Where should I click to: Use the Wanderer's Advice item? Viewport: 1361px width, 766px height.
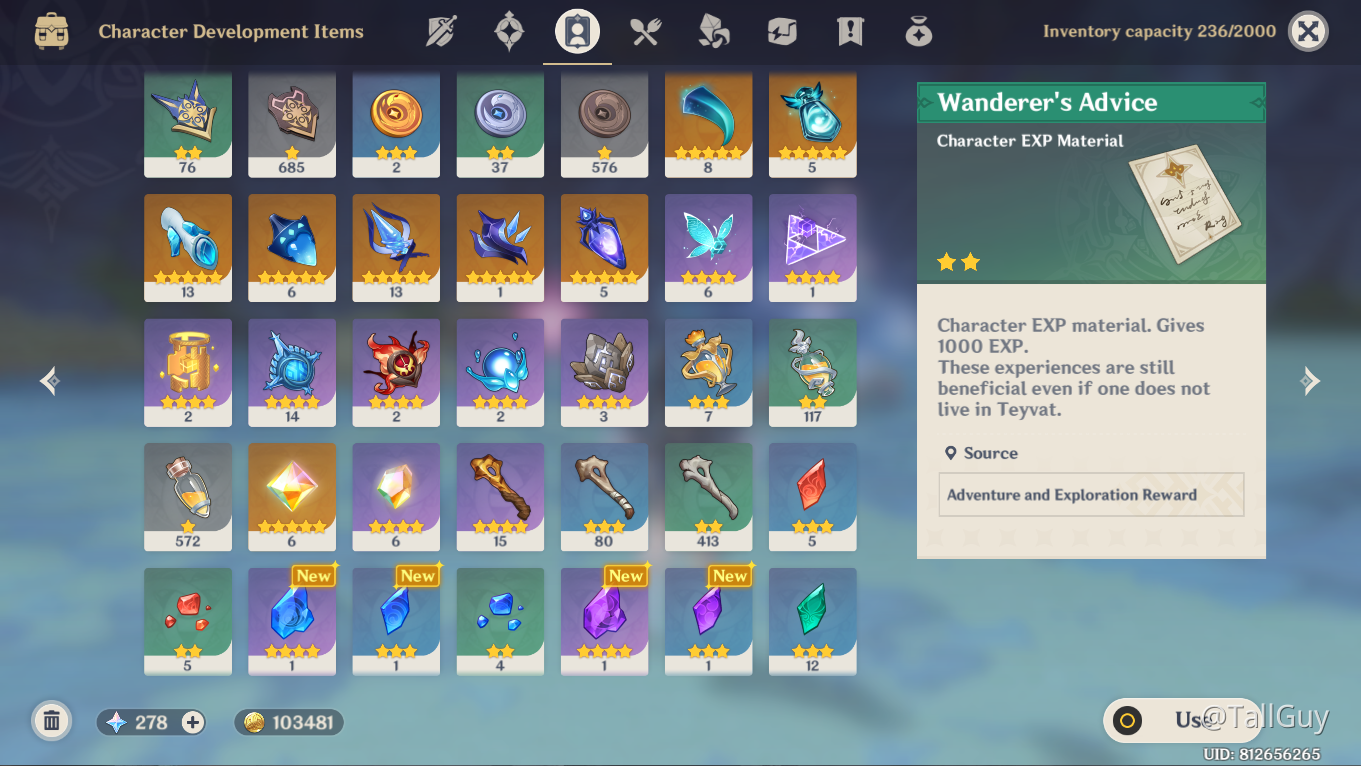point(1180,720)
